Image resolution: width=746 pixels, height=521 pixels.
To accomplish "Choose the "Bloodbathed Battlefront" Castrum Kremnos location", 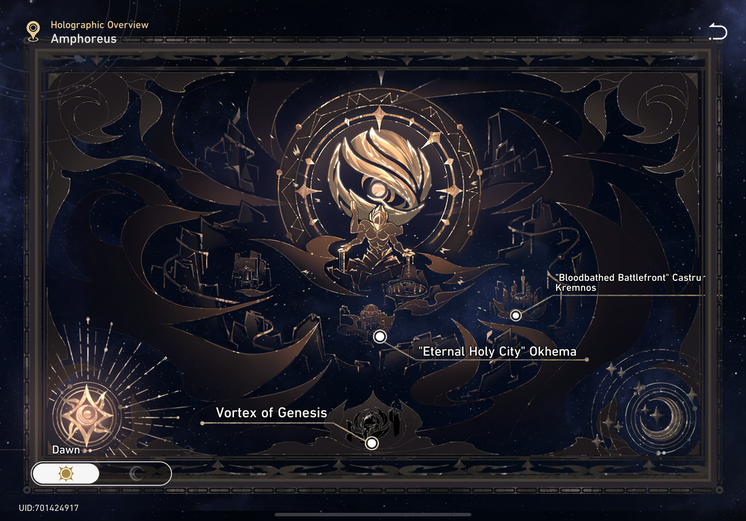I will tap(516, 315).
